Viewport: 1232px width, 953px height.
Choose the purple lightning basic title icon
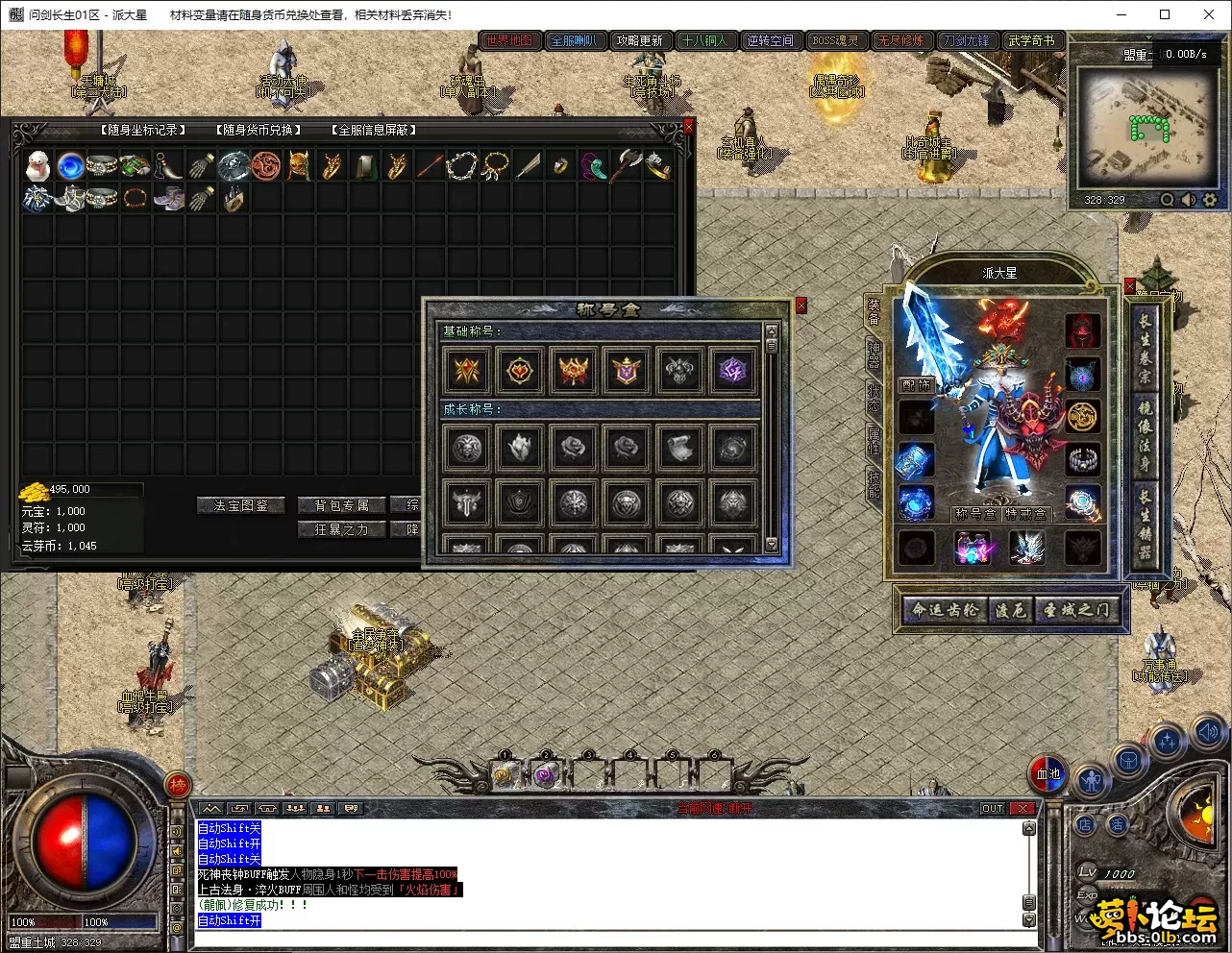(x=732, y=371)
